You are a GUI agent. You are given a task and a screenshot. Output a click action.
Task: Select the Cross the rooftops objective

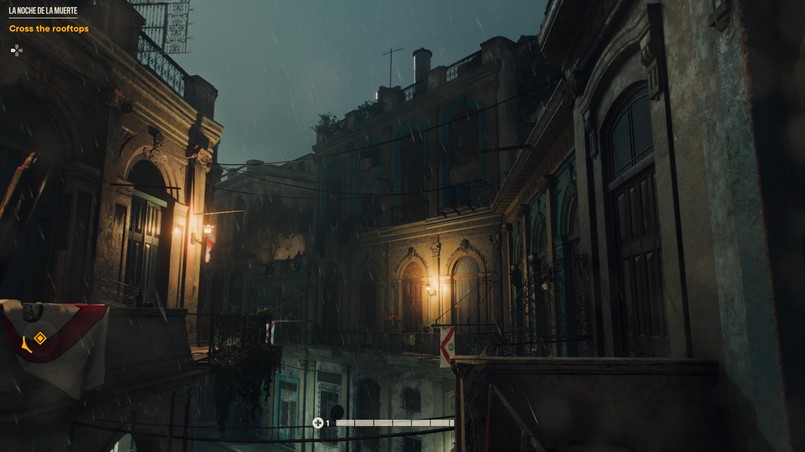(49, 29)
